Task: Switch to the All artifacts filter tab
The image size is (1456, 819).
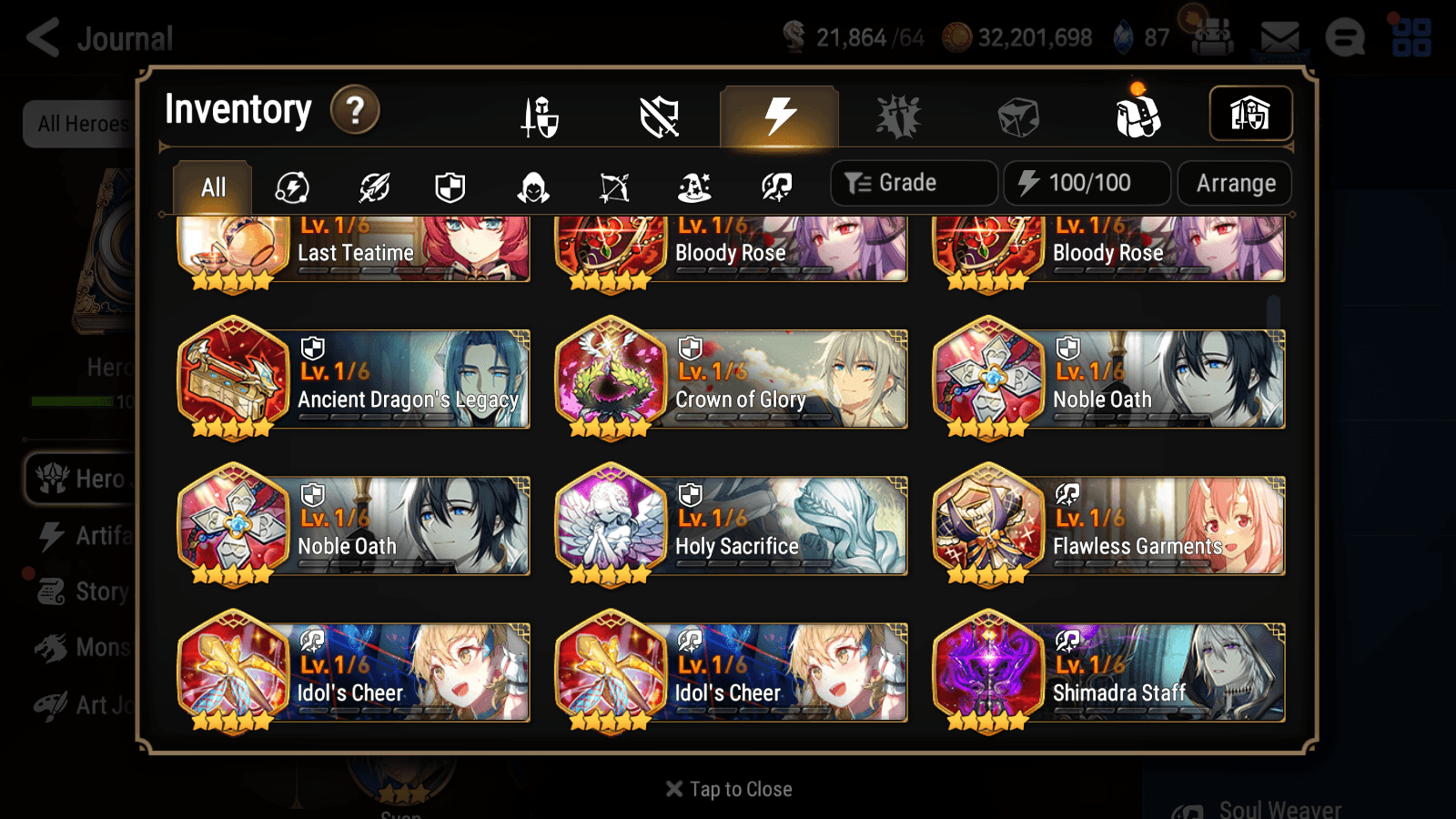Action: pos(212,187)
